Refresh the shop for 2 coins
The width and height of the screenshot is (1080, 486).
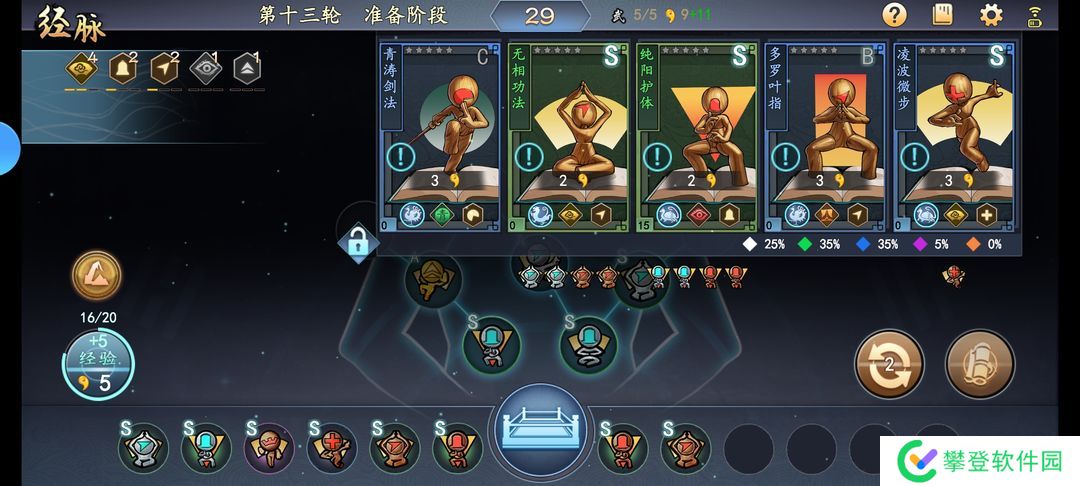[888, 363]
